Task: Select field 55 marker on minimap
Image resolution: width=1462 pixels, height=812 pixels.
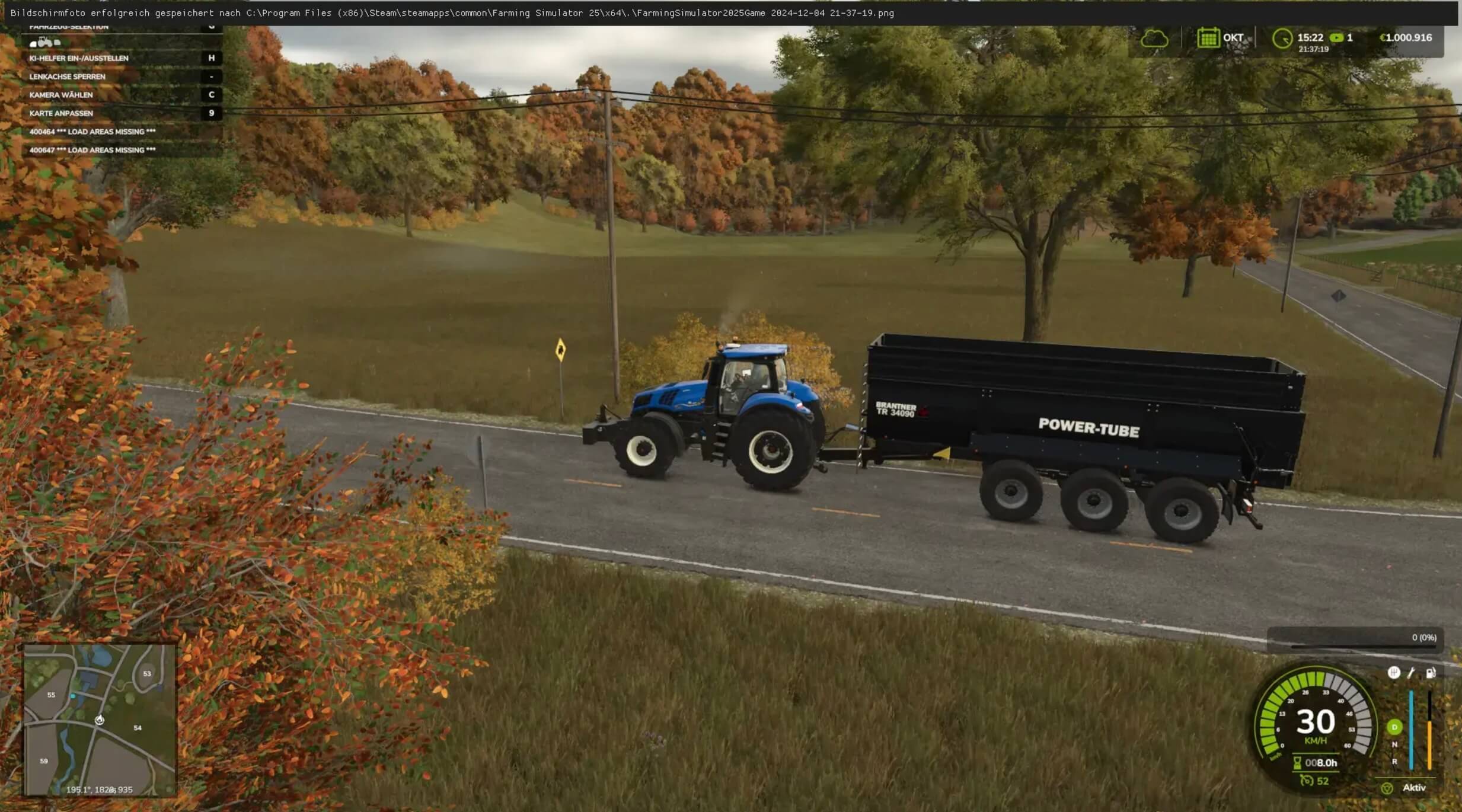Action: pos(51,695)
